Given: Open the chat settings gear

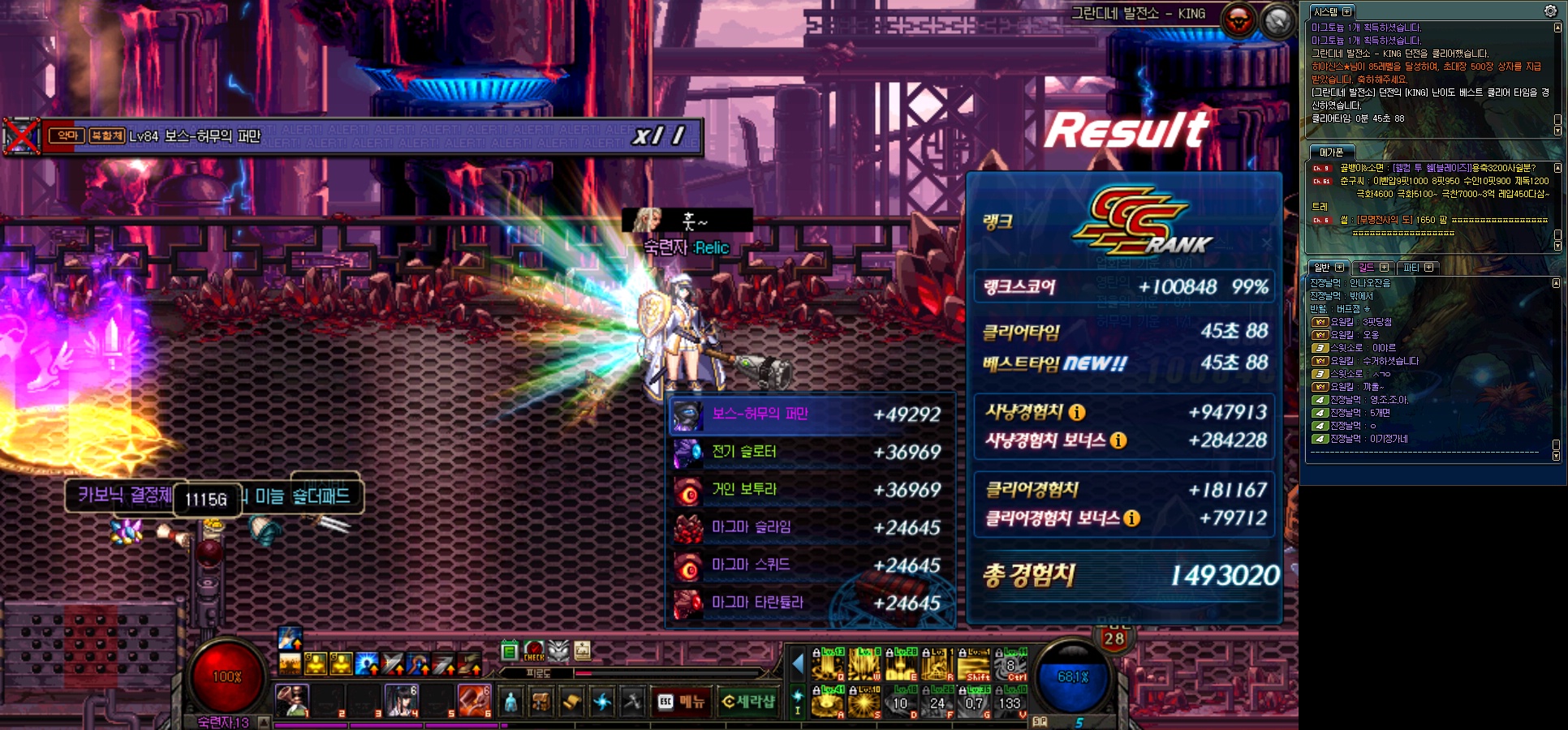Looking at the screenshot, I should [x=1550, y=11].
